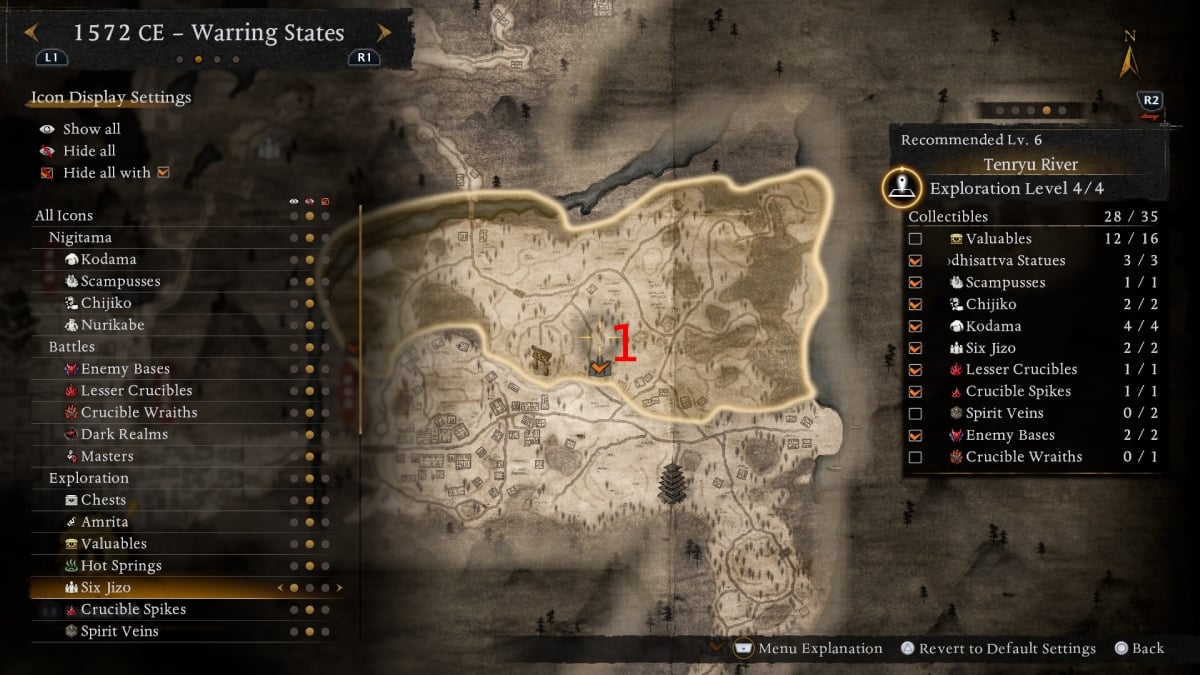Viewport: 1200px width, 675px height.
Task: Uncheck the Kodama collectible checkbox
Action: coord(915,326)
